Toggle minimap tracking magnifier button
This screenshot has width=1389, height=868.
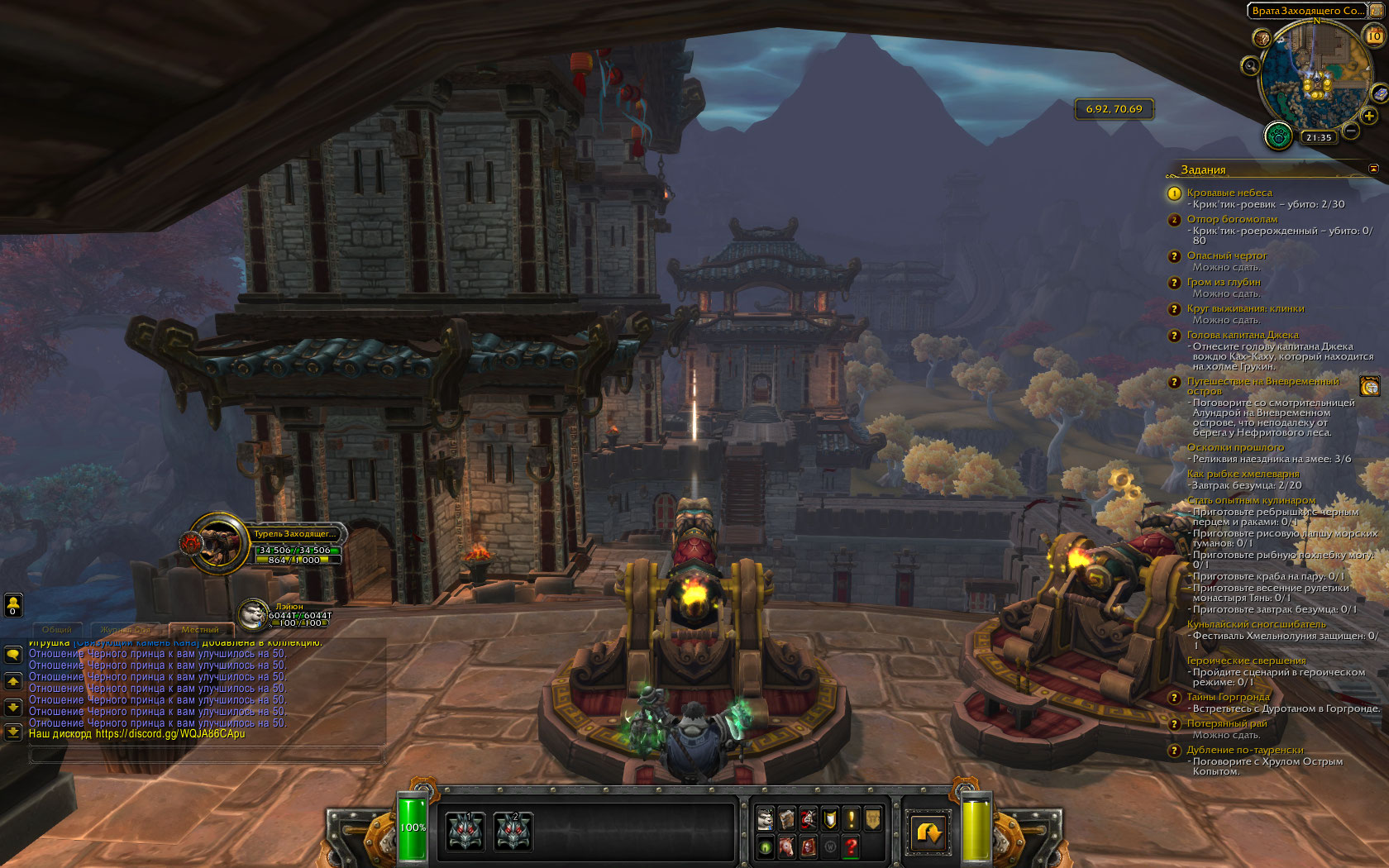[x=1250, y=66]
